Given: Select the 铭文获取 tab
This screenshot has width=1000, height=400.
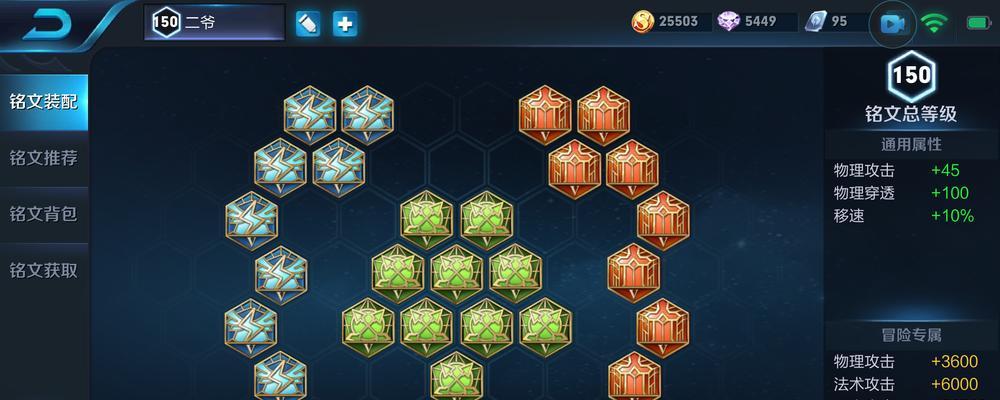Looking at the screenshot, I should pos(43,270).
